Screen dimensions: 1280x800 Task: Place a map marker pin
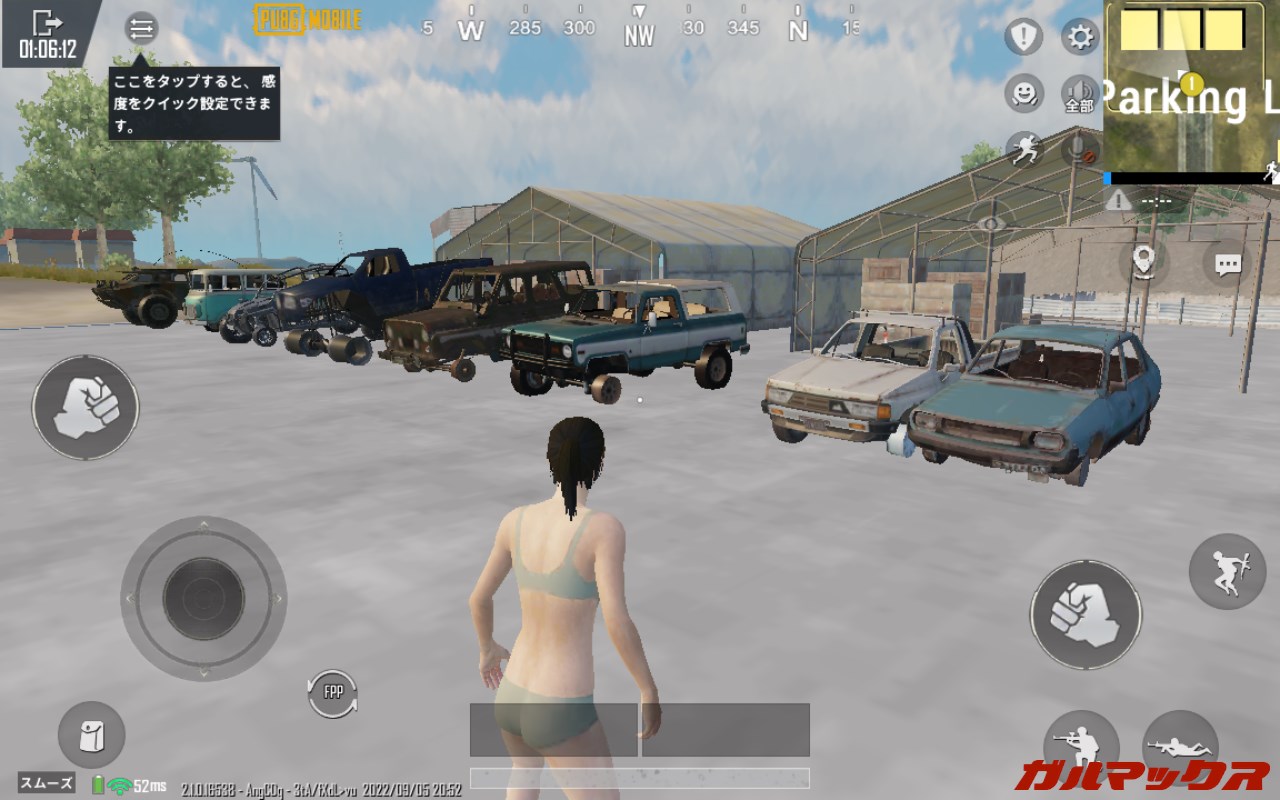pos(1144,260)
